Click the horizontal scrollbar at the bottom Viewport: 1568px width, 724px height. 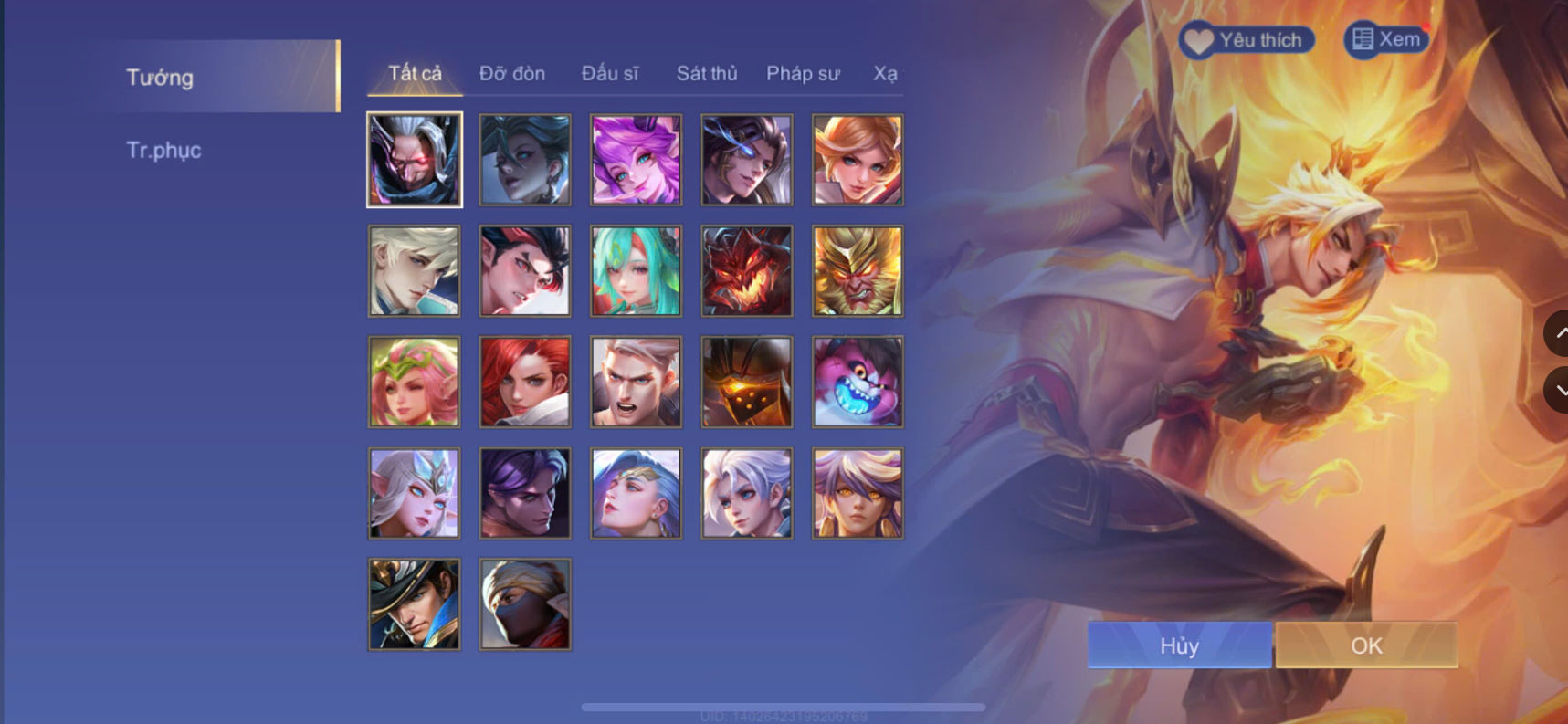(785, 706)
